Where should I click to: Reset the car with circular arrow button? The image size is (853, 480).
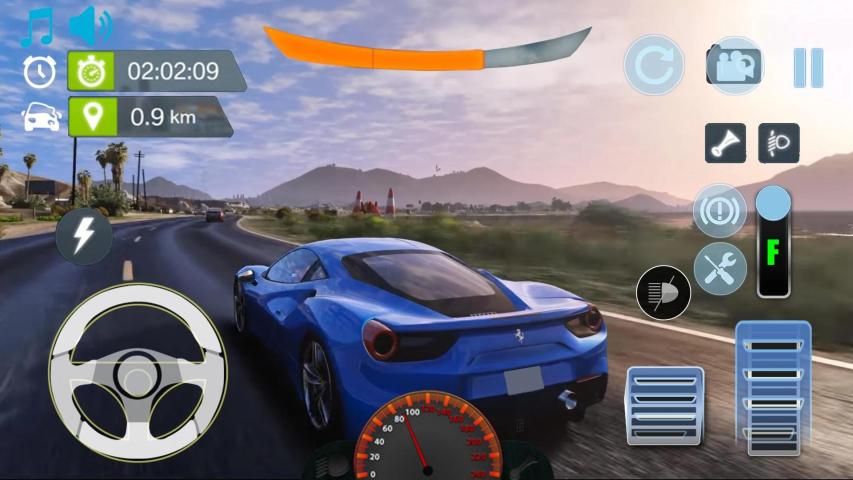click(x=654, y=66)
